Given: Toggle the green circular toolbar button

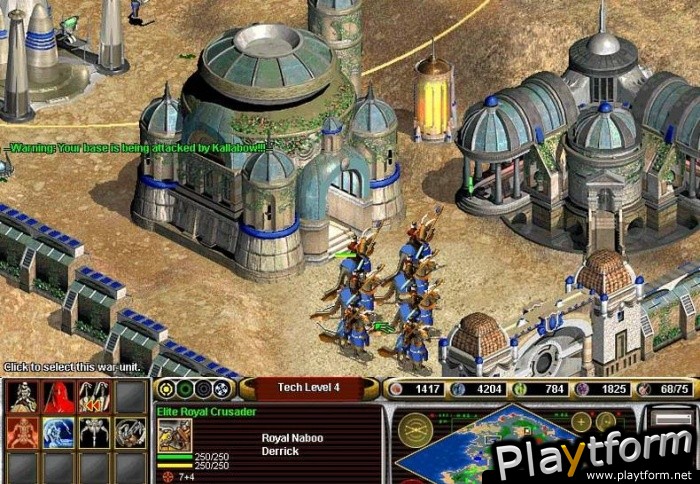Looking at the screenshot, I should [x=185, y=389].
